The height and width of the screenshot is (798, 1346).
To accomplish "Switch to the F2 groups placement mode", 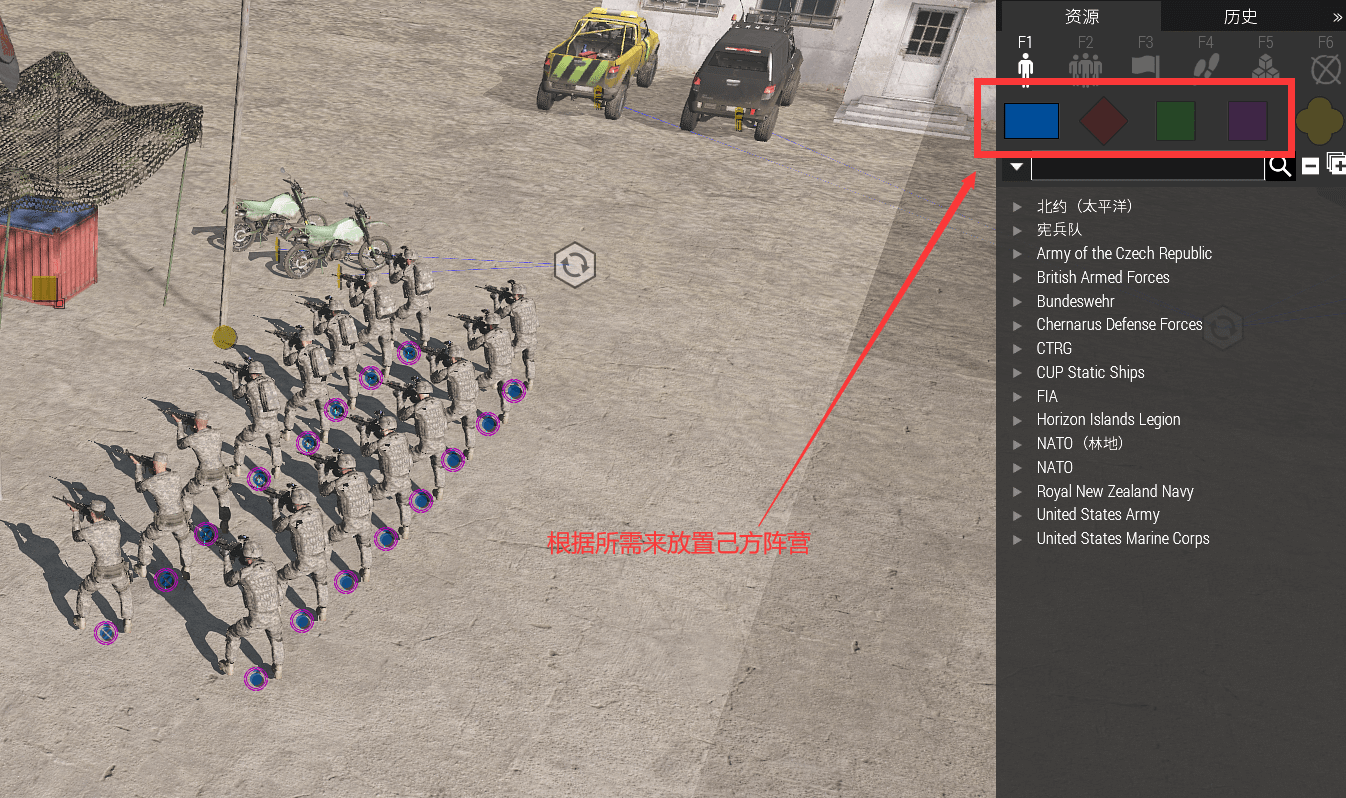I will [1085, 62].
